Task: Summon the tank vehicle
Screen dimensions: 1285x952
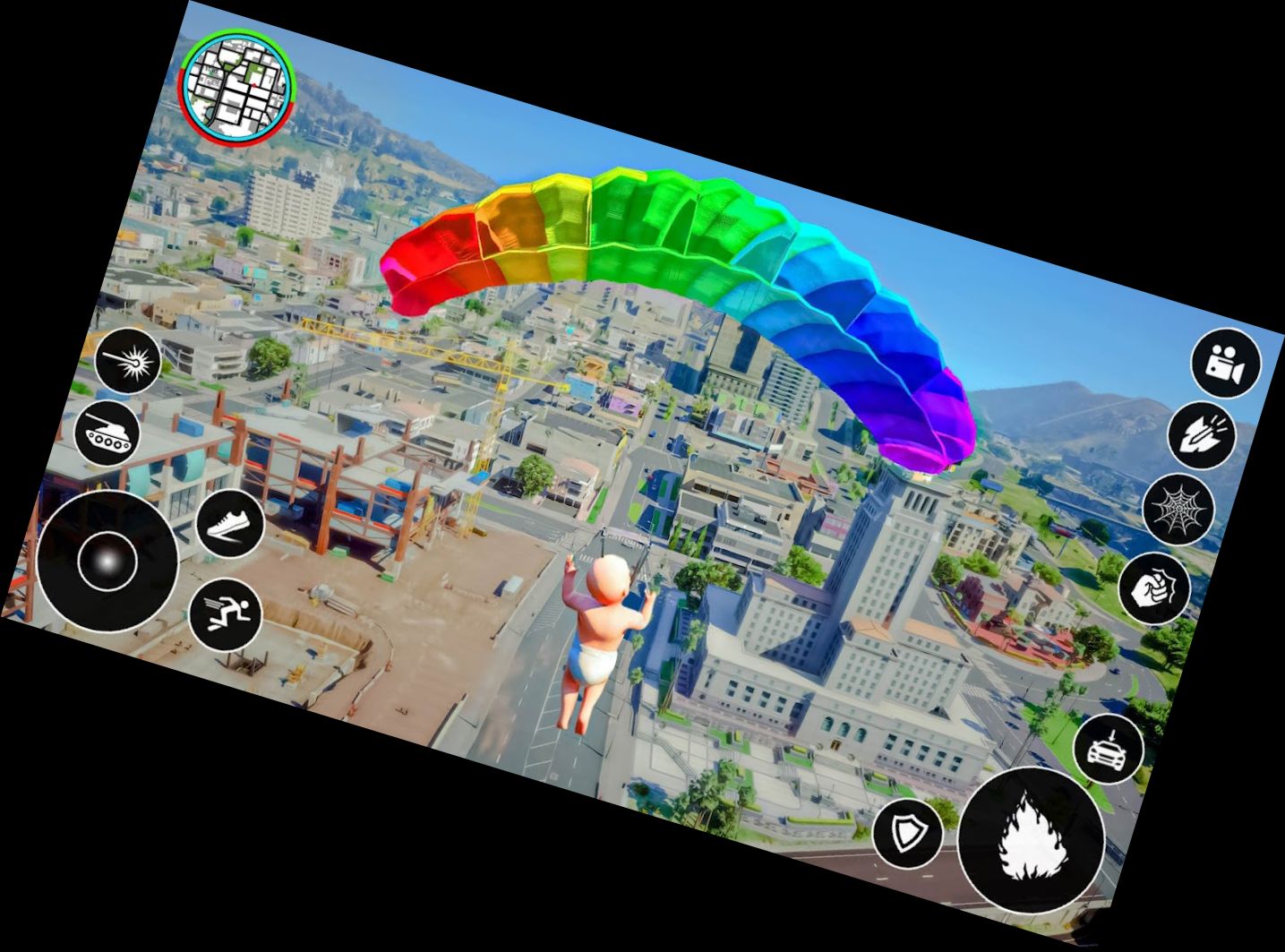Action: pyautogui.click(x=107, y=433)
